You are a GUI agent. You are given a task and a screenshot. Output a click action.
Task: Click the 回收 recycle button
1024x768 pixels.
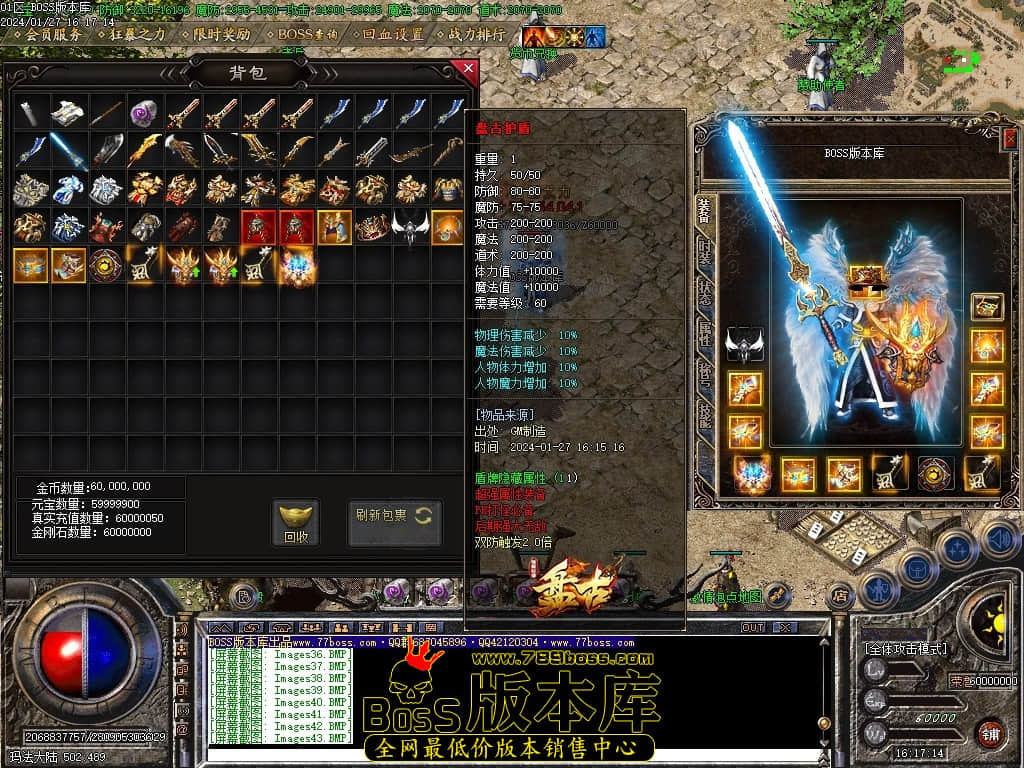pos(295,522)
